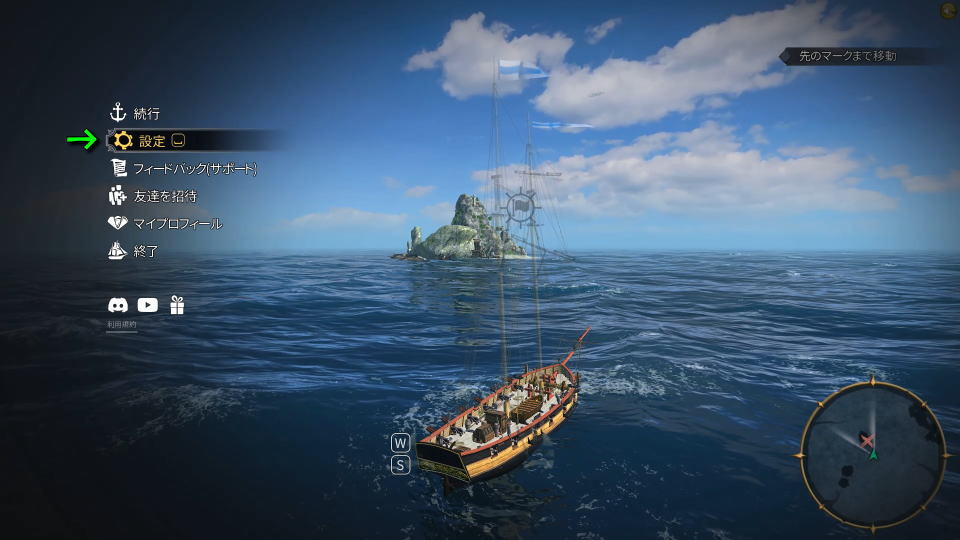
Task: Open the 設定 settings menu
Action: (x=152, y=141)
